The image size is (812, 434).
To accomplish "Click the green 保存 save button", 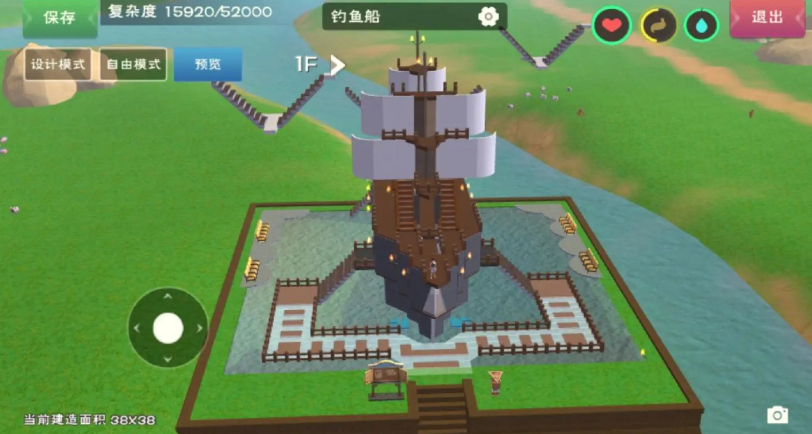I will (x=59, y=18).
